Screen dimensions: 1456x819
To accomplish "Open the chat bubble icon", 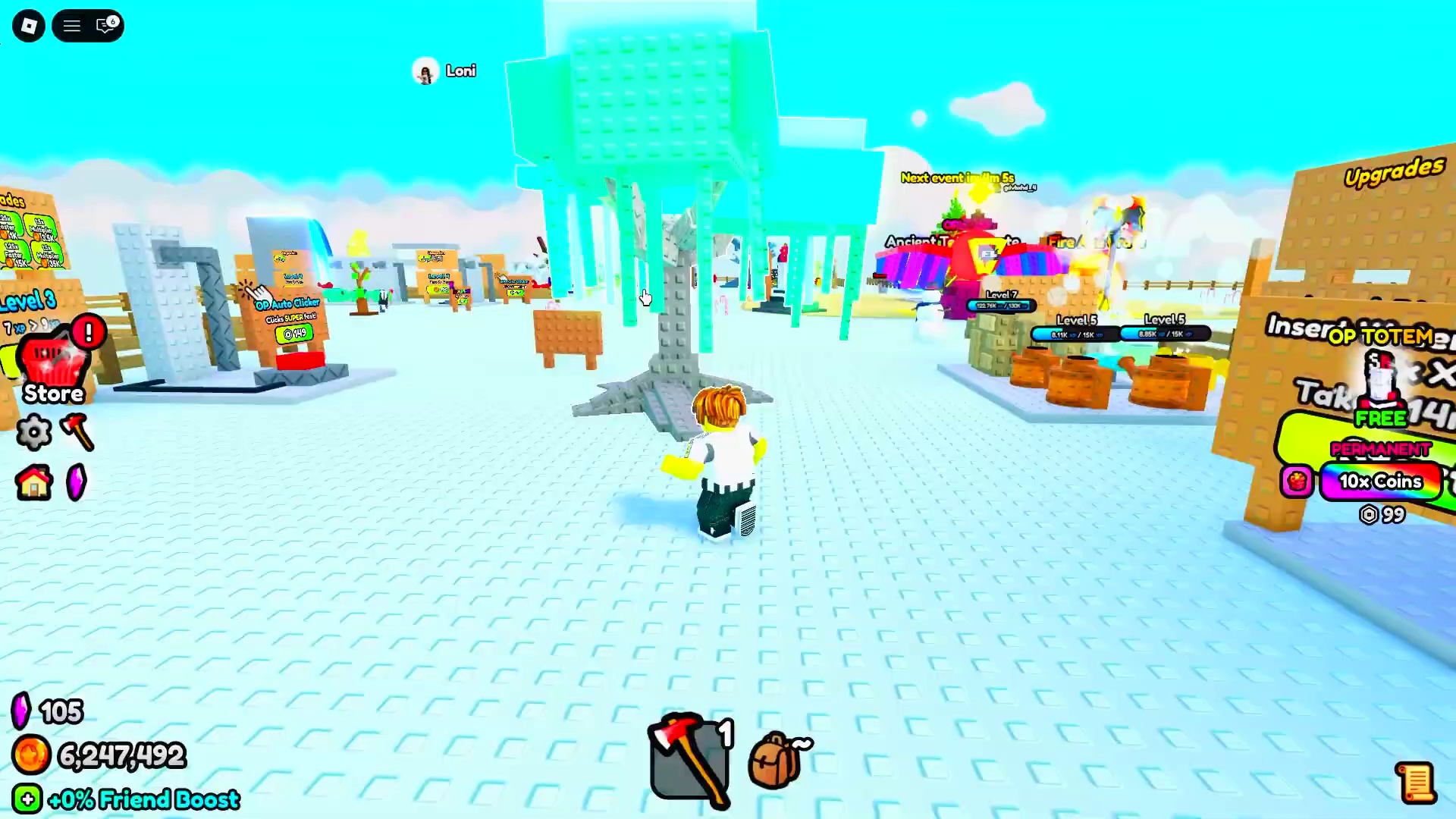I will pos(107,27).
